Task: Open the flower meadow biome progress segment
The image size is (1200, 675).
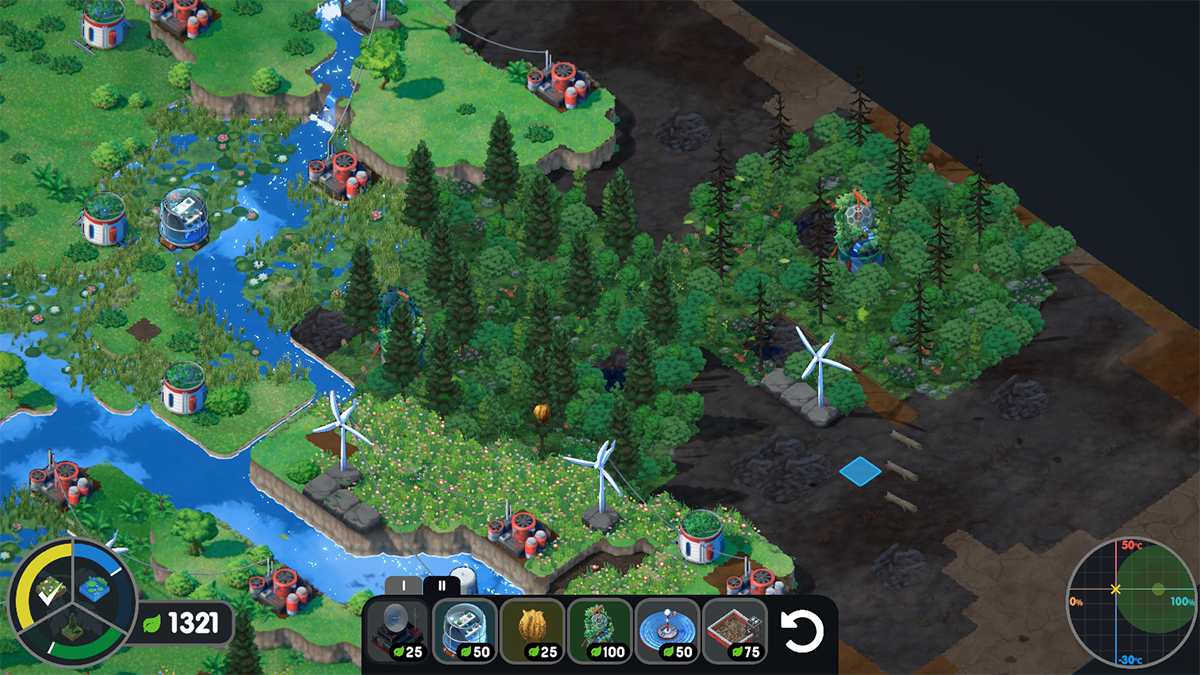Action: 46,592
